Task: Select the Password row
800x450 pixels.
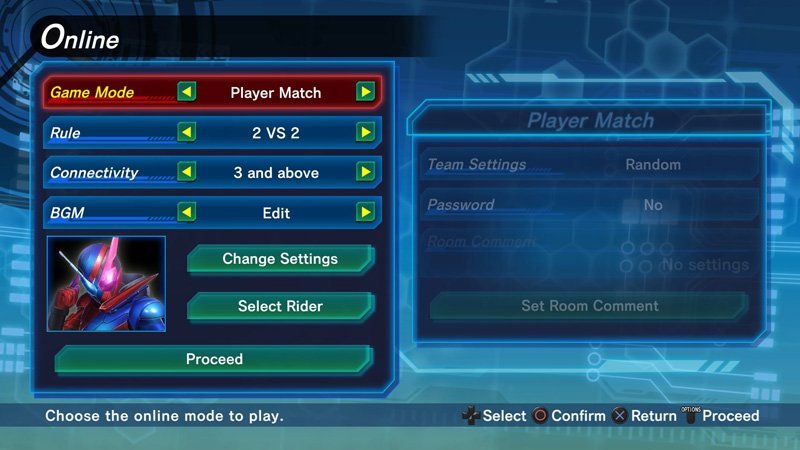Action: (x=589, y=205)
